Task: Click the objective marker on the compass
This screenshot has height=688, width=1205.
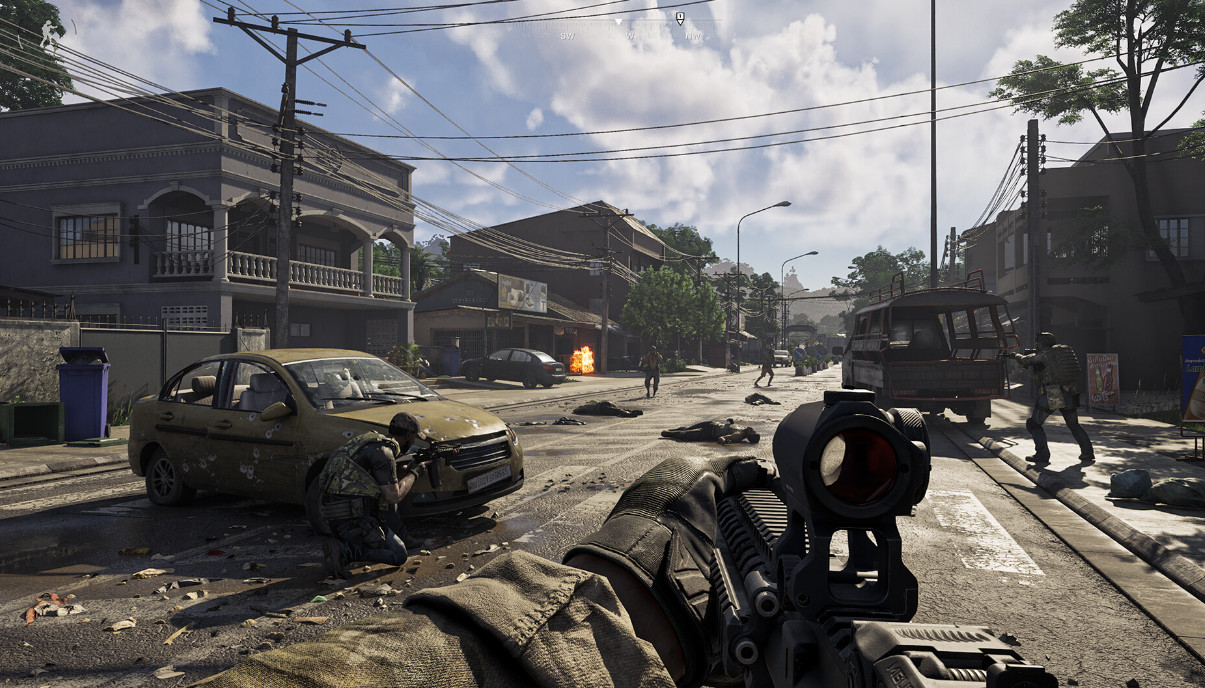Action: (x=680, y=17)
